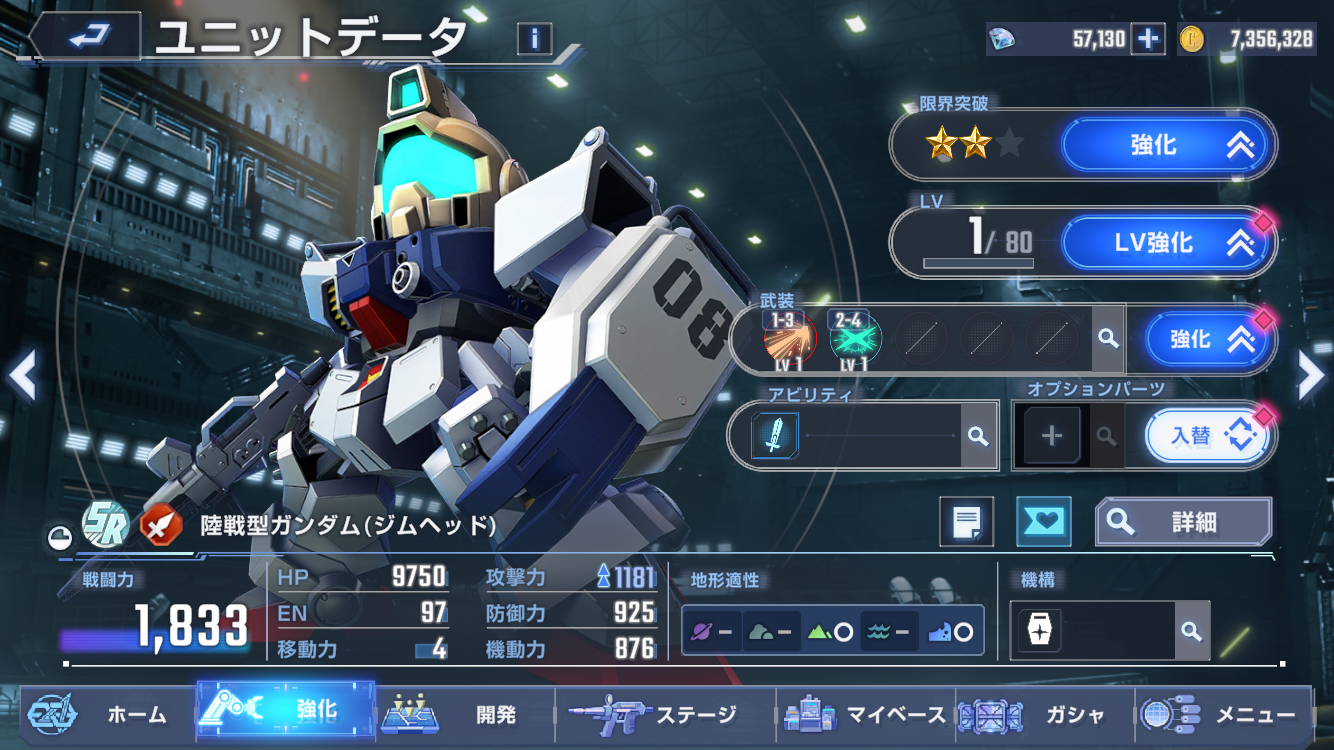Select the 1-3 range weapon icon

coord(790,339)
